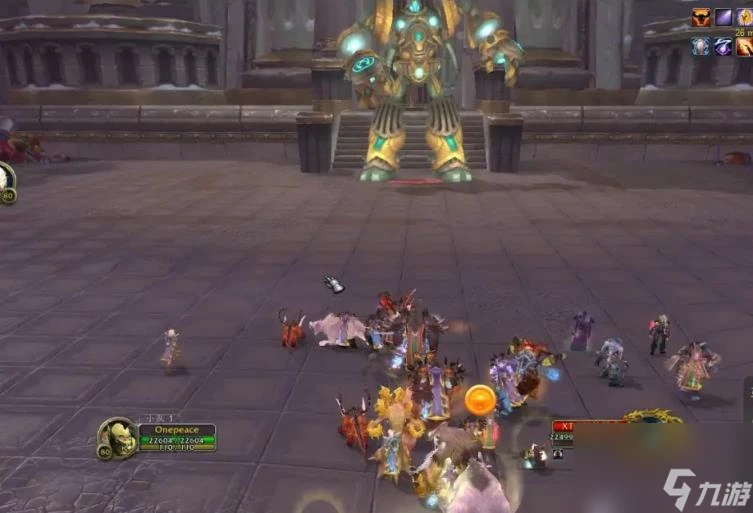Inspect the plain purple glow buff icon
Viewport: 753px width, 513px height.
(723, 17)
